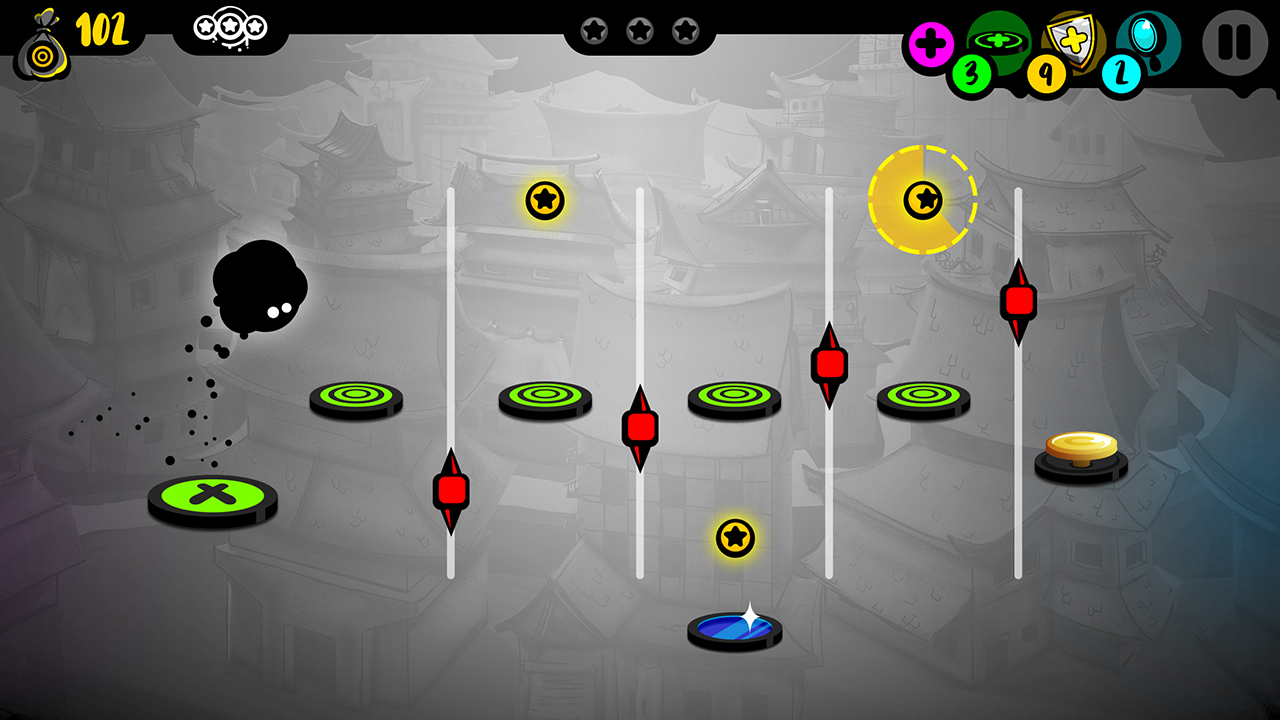Select the first empty star at top center
The image size is (1280, 720).
point(595,31)
